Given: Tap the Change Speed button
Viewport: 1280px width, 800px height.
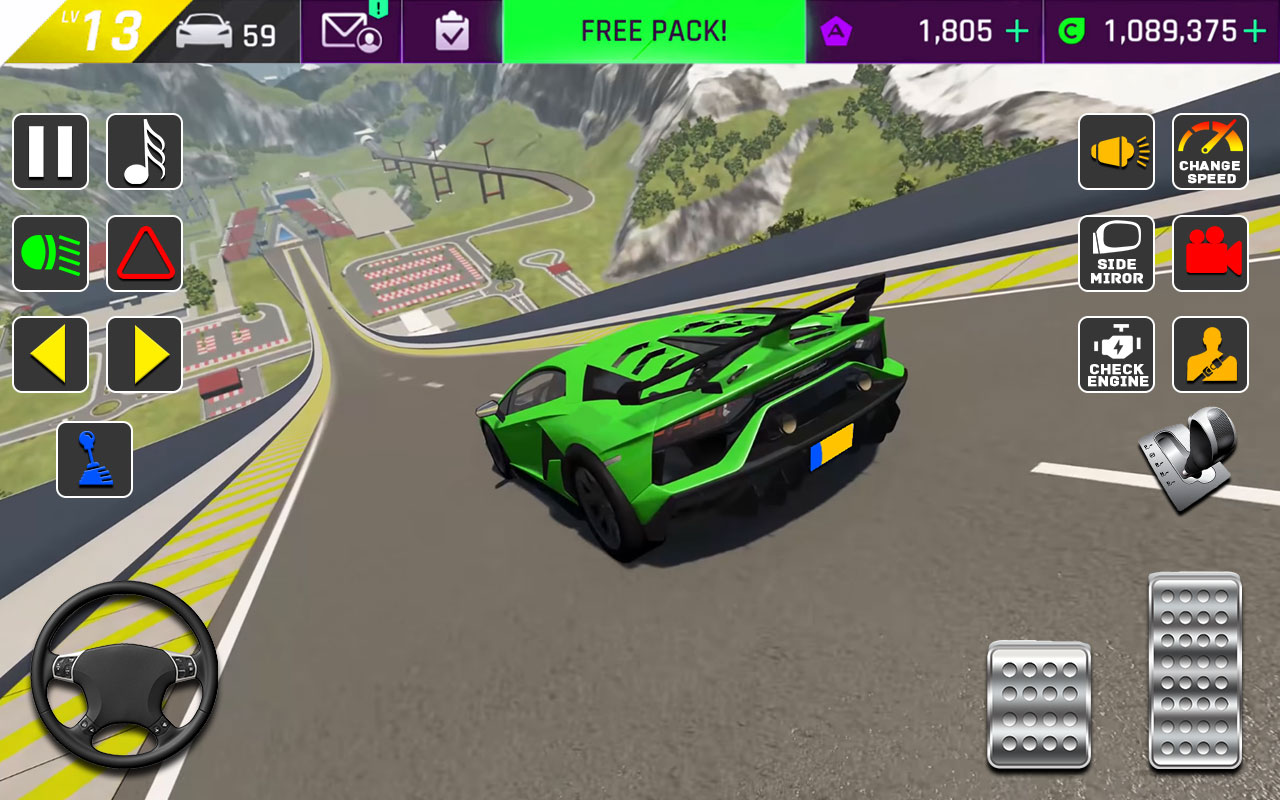Looking at the screenshot, I should (1210, 151).
